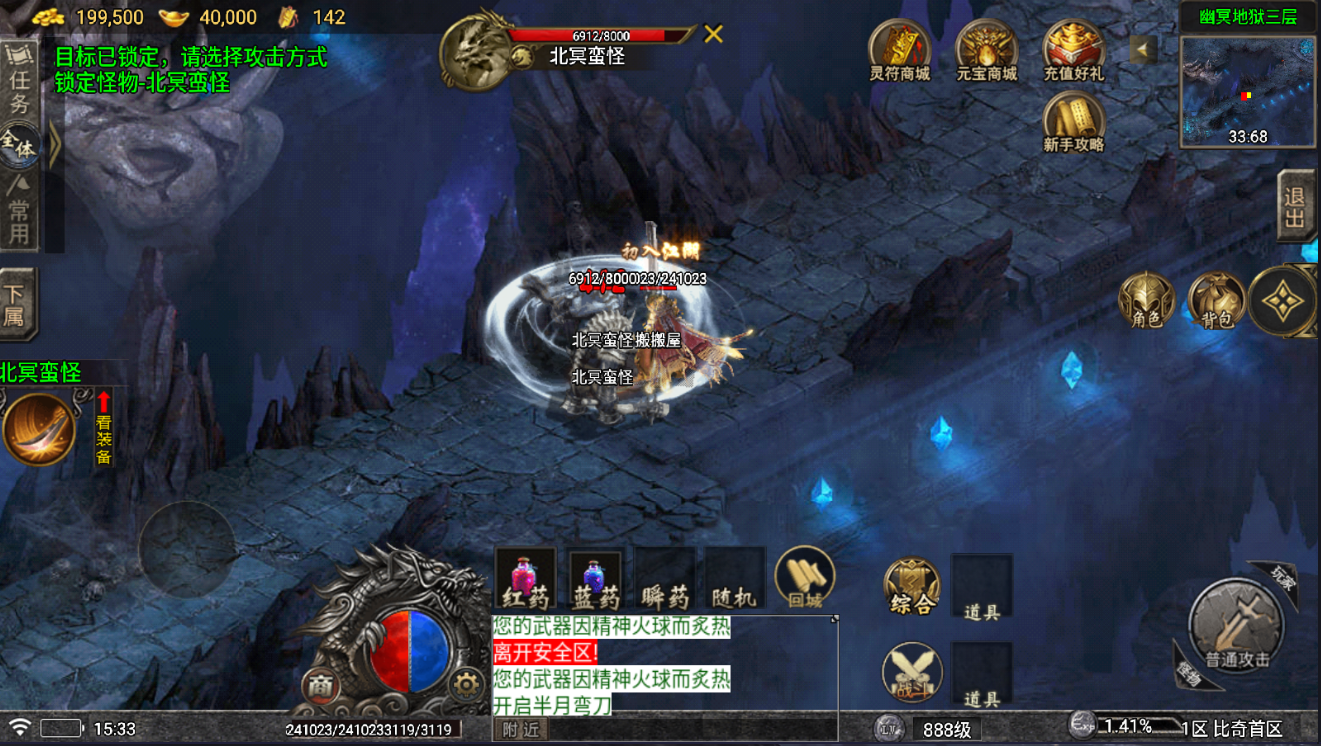Open the 元宝商城 shop

[986, 50]
